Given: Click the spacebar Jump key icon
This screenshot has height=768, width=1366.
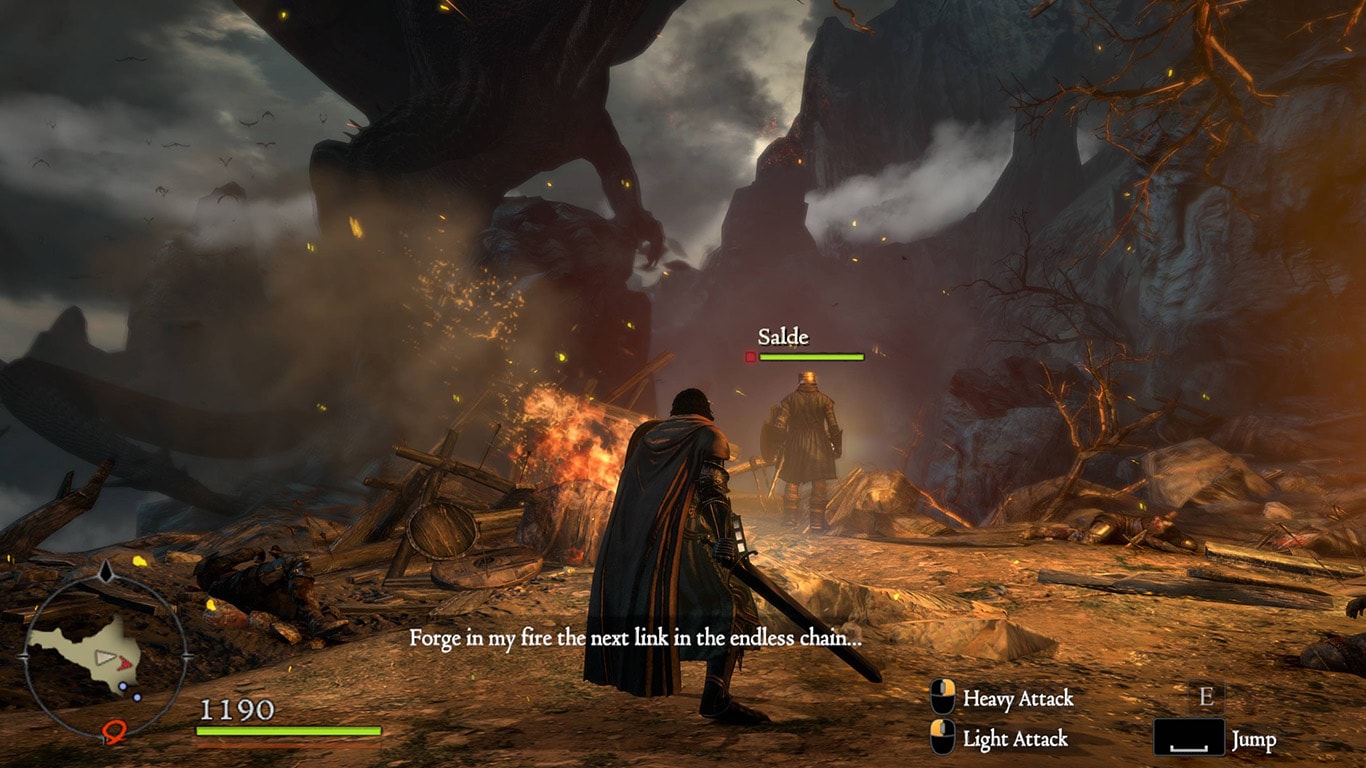Looking at the screenshot, I should pos(1191,737).
